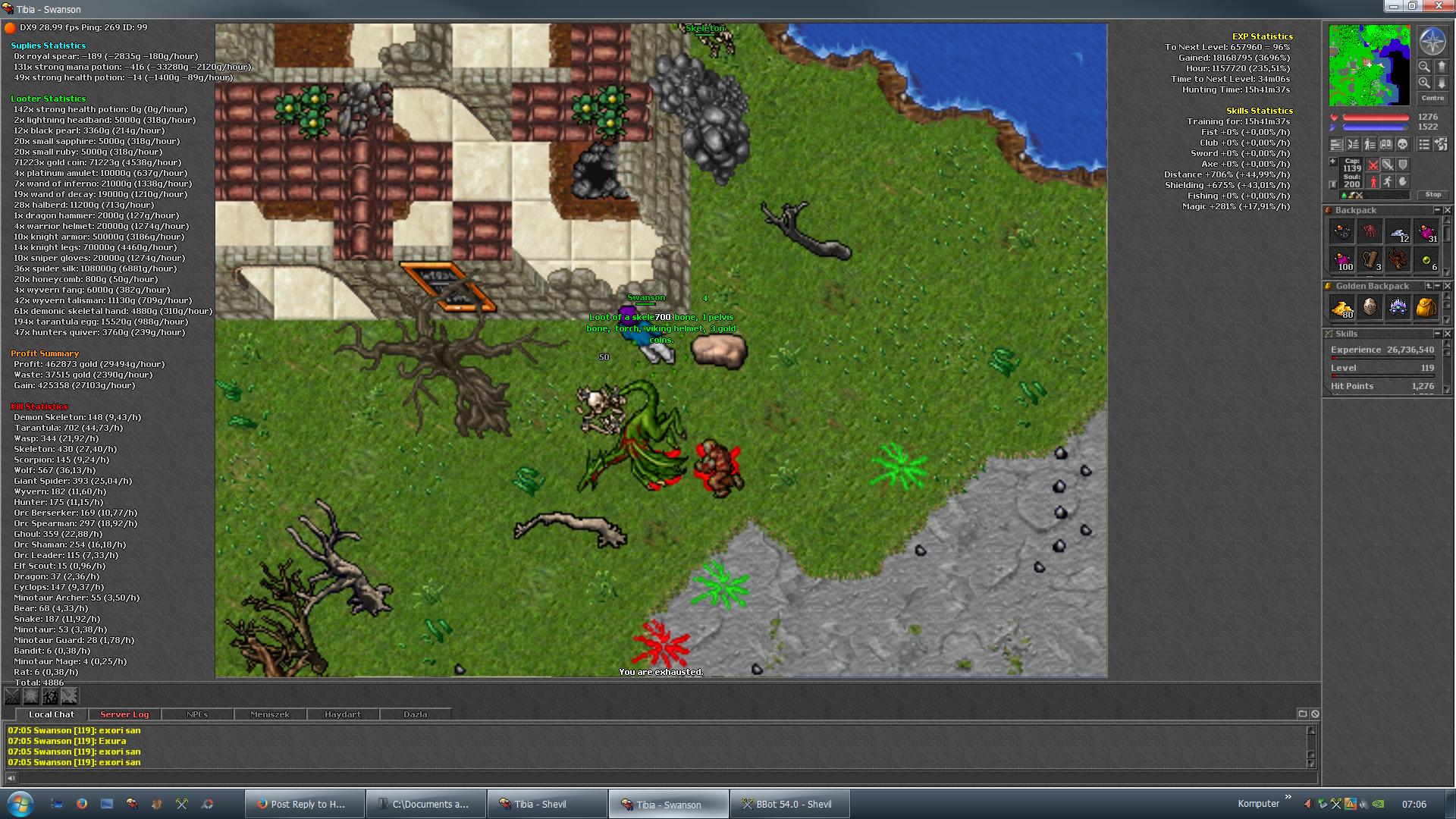The height and width of the screenshot is (819, 1456).
Task: Zoom out on the minimap
Action: (1424, 67)
